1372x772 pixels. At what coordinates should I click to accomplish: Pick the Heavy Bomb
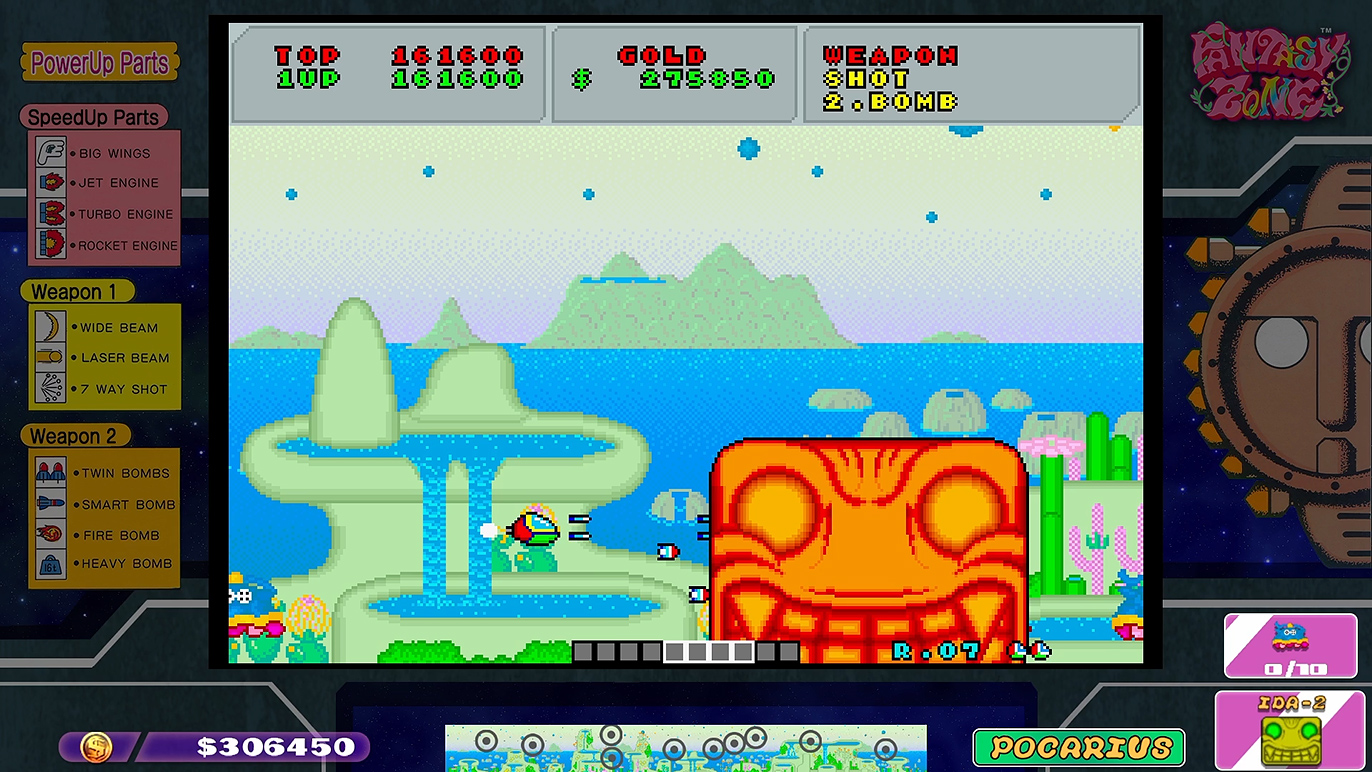105,564
